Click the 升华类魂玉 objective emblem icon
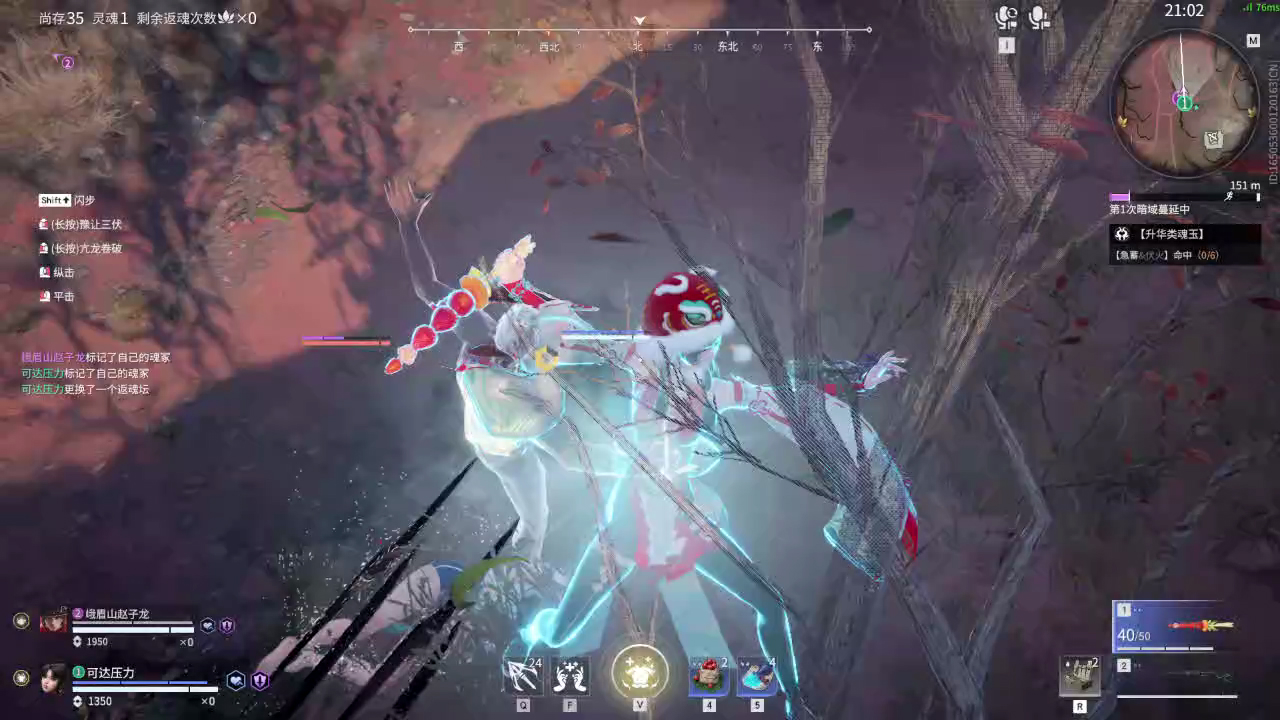Viewport: 1280px width, 720px height. point(1122,234)
